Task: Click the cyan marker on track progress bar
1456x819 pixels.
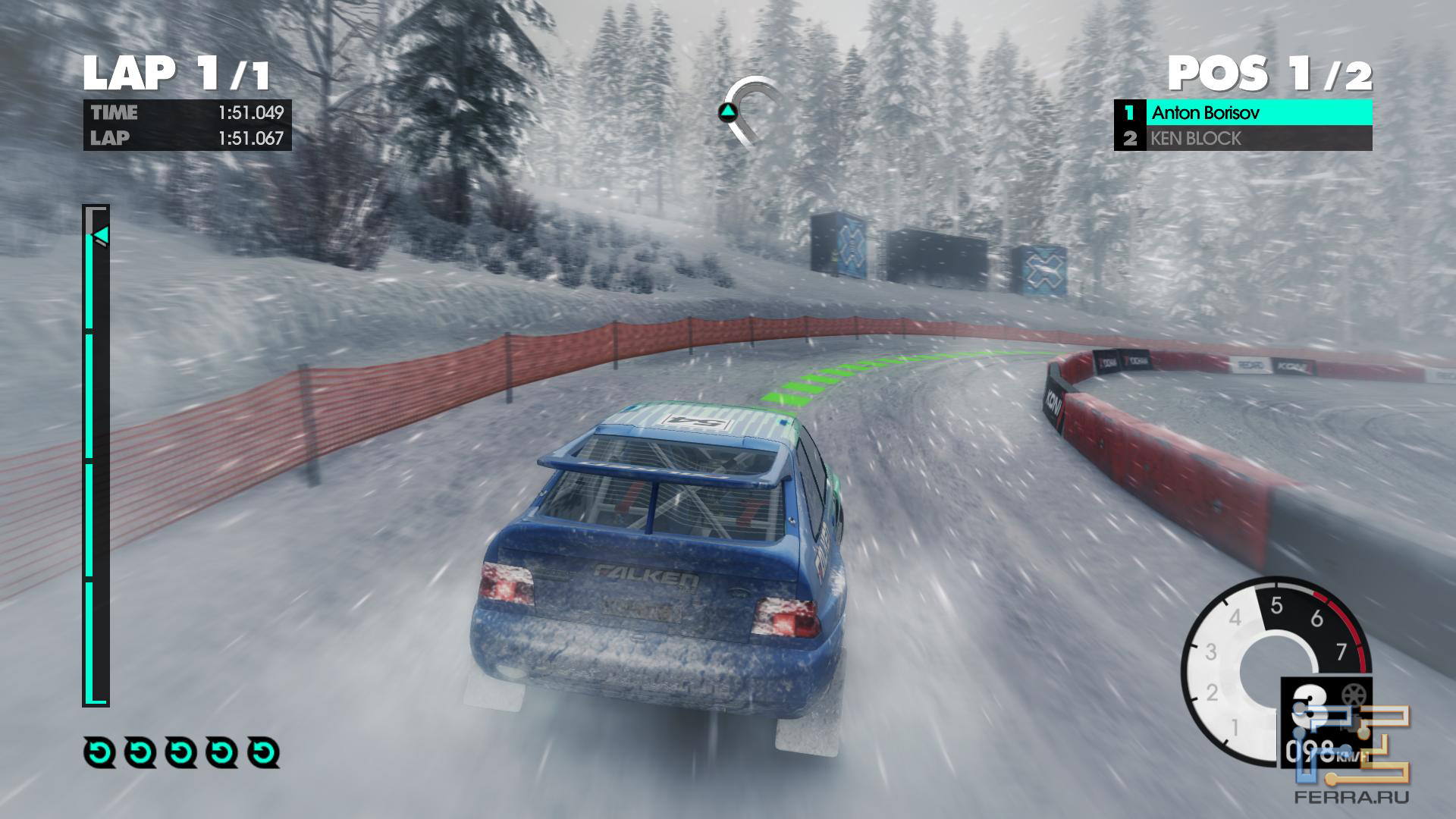Action: pos(102,237)
